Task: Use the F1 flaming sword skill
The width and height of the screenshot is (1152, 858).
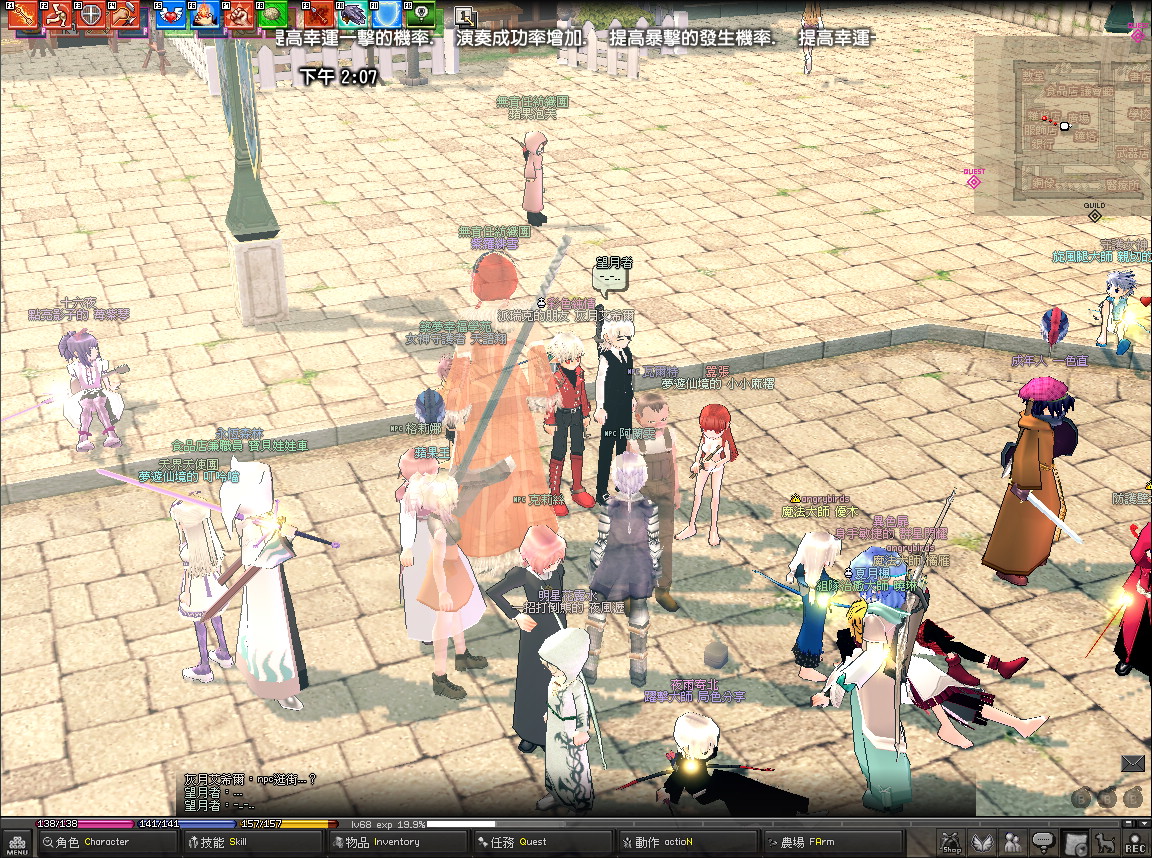Action: coord(24,15)
